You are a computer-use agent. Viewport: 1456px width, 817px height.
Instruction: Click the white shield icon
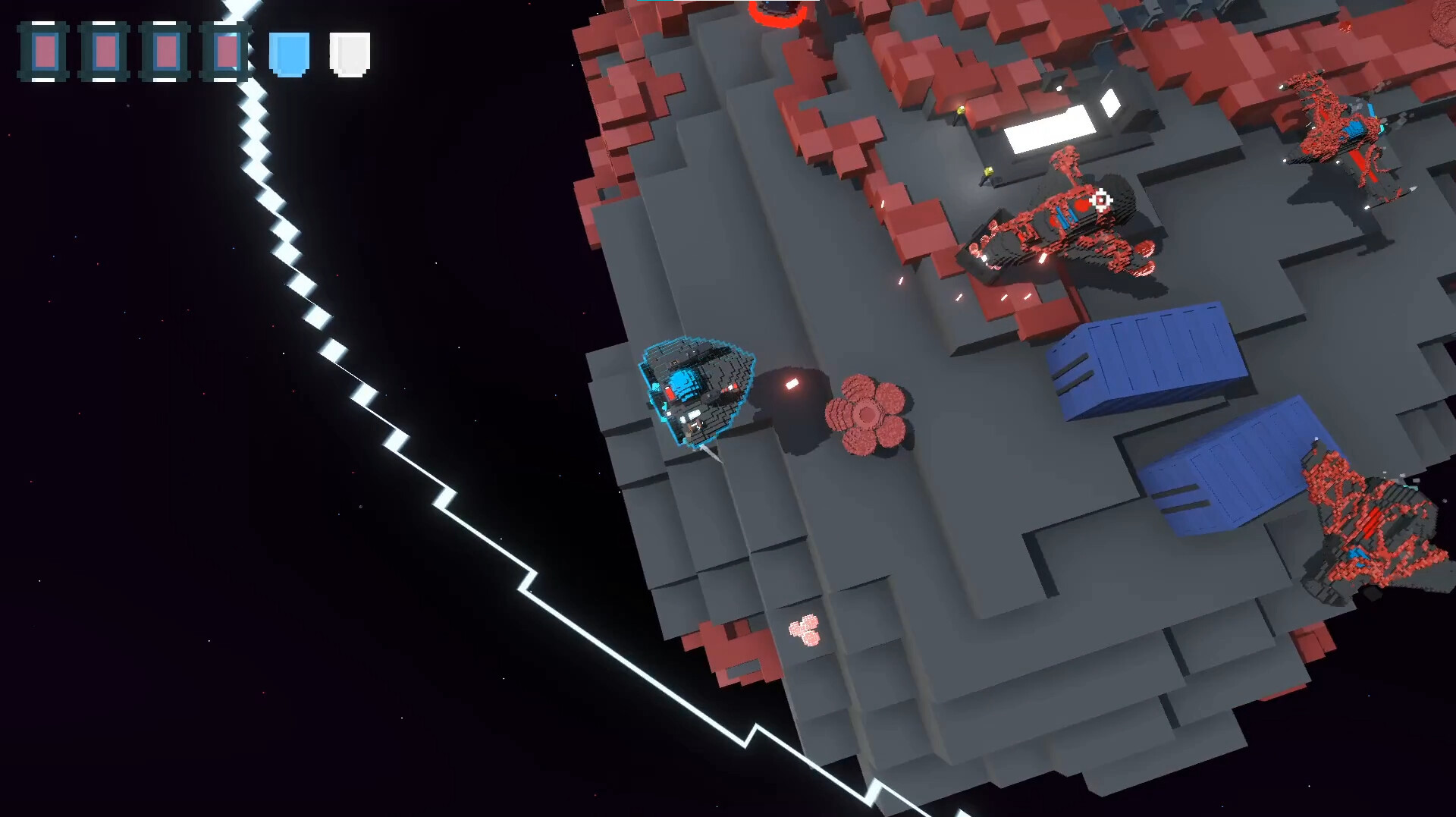click(x=350, y=54)
